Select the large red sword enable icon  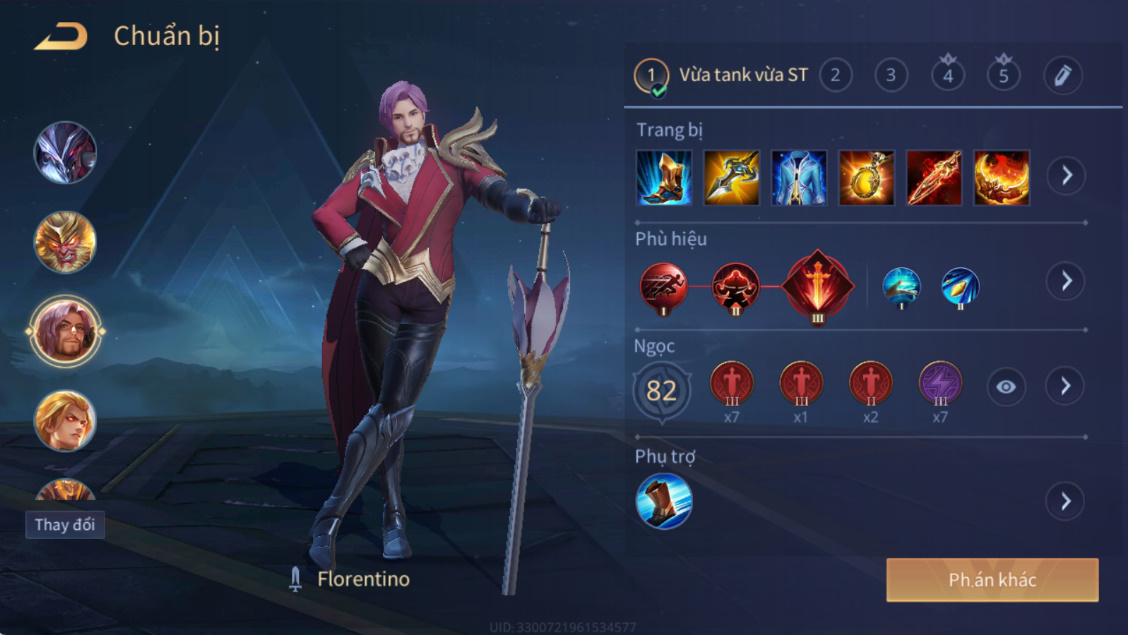(x=819, y=287)
